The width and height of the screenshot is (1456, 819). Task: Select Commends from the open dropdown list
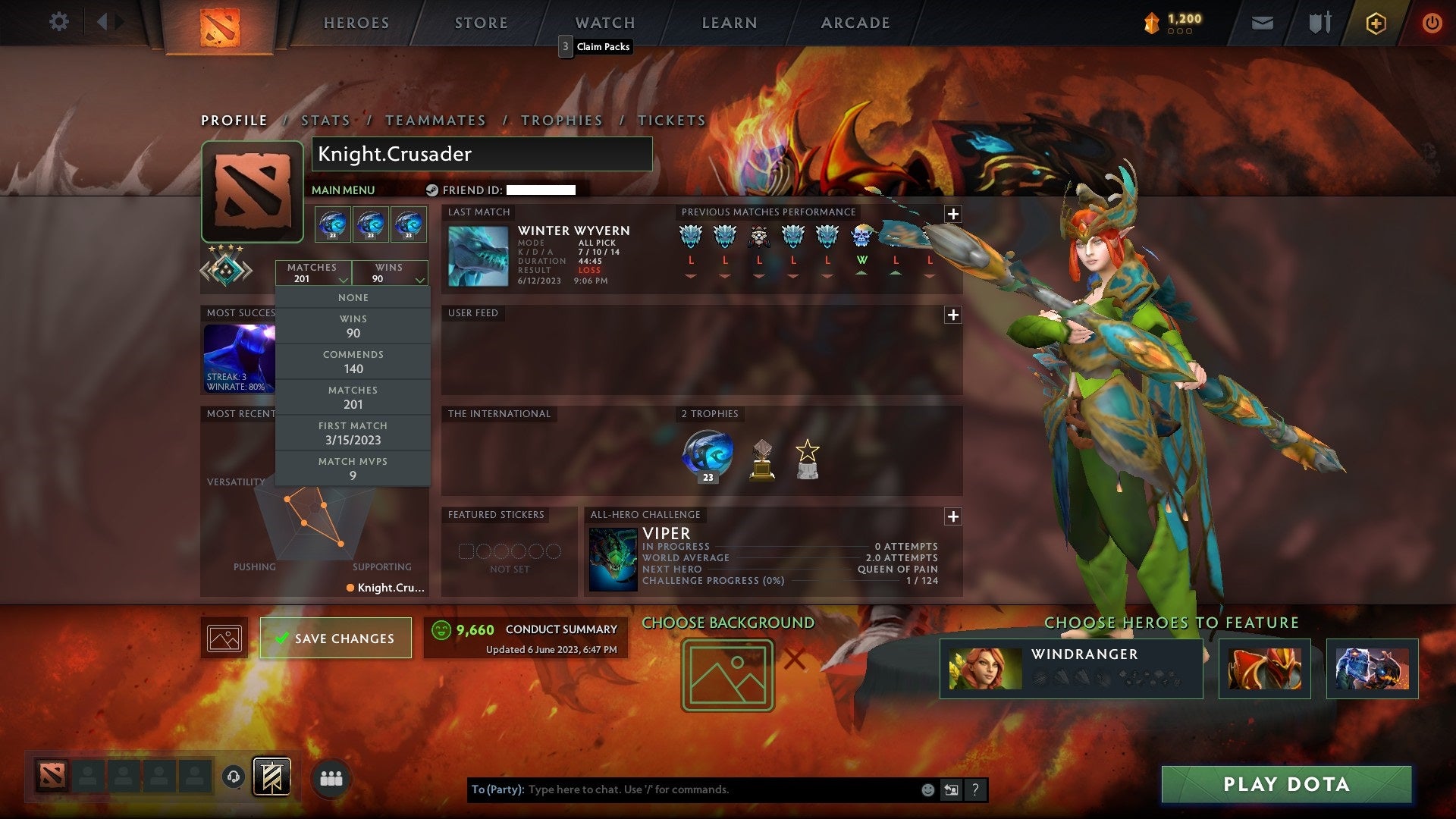353,362
